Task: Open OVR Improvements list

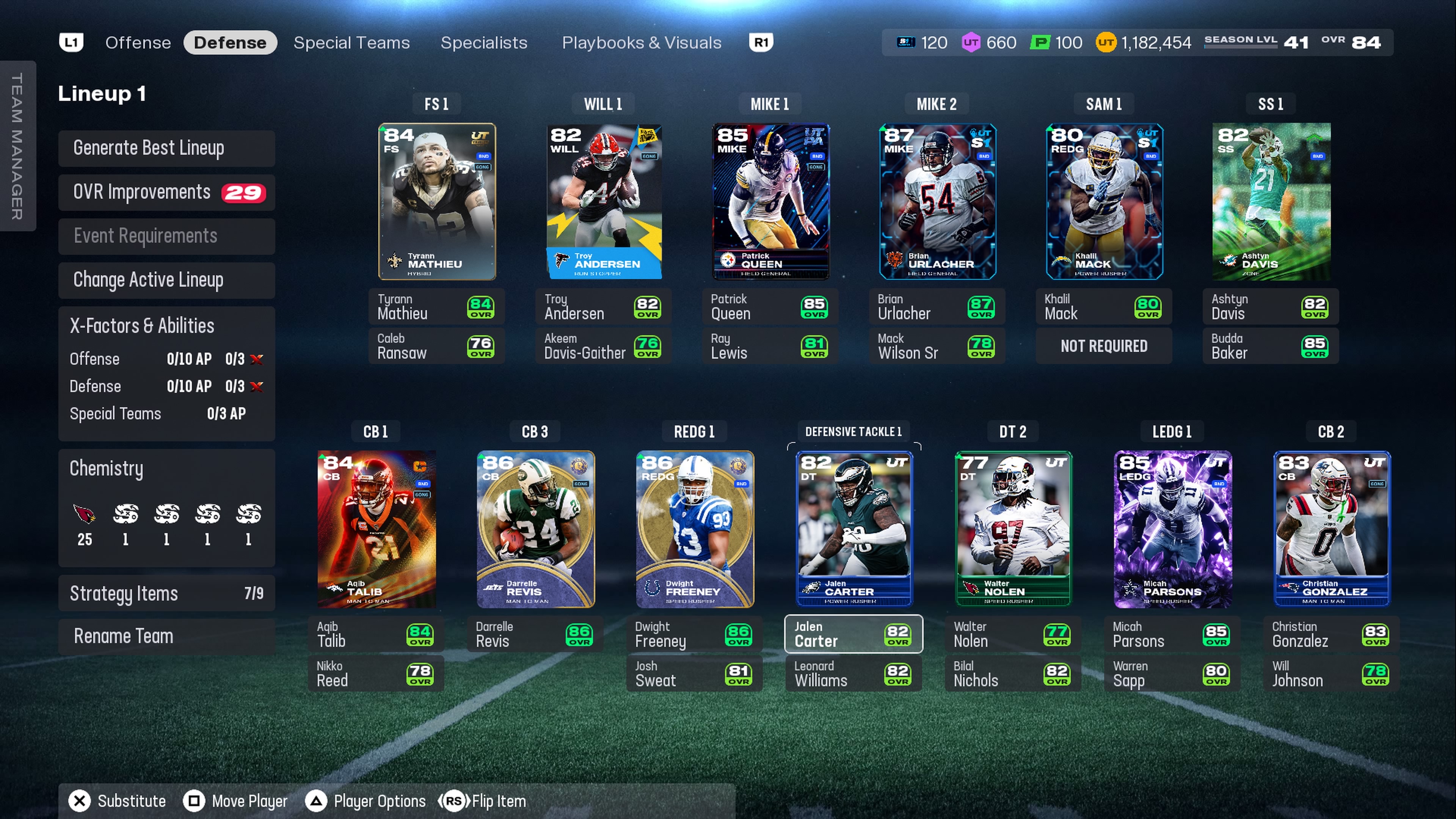Action: click(166, 192)
